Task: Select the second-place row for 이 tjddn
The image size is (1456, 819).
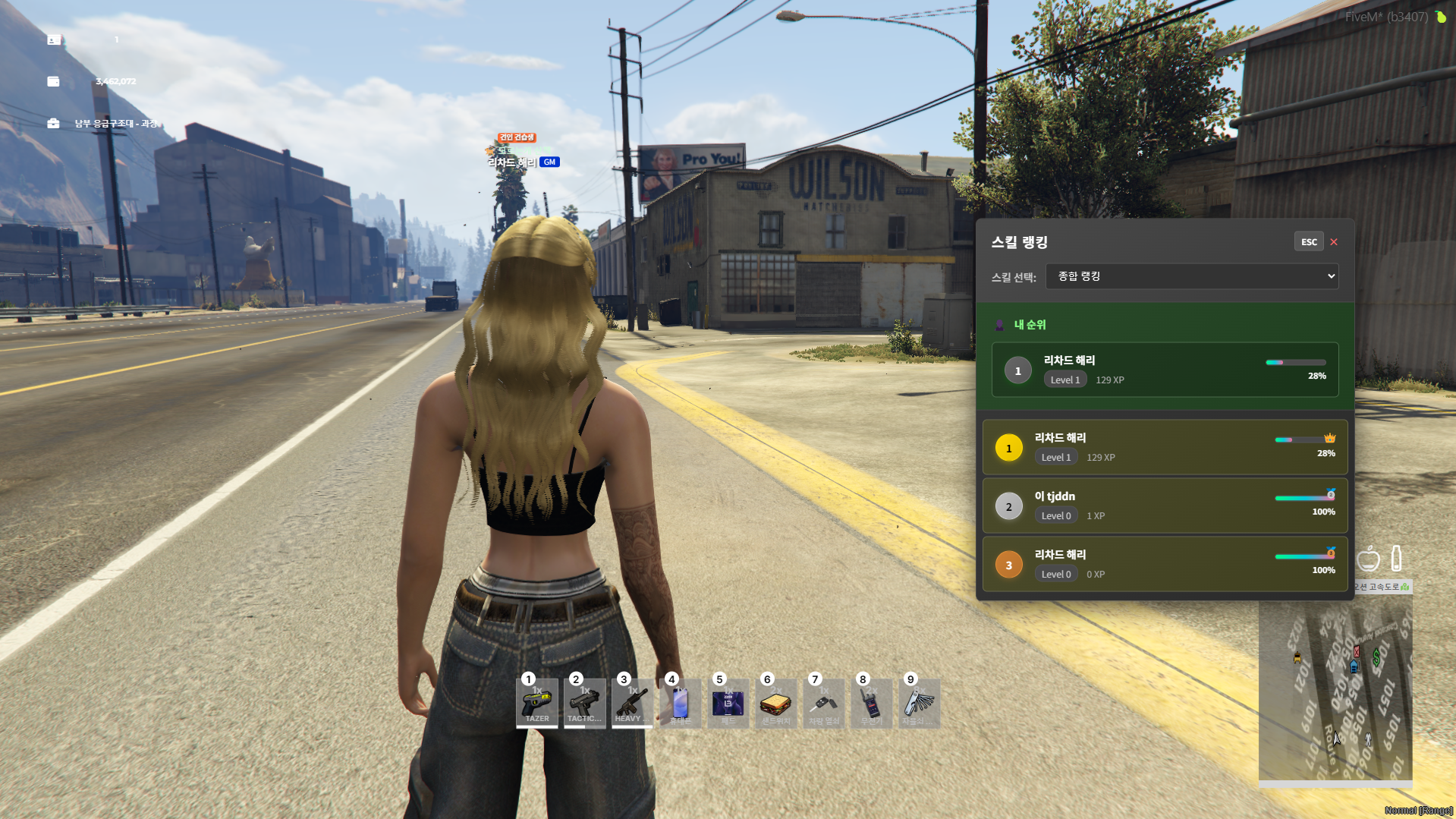Action: (1165, 506)
